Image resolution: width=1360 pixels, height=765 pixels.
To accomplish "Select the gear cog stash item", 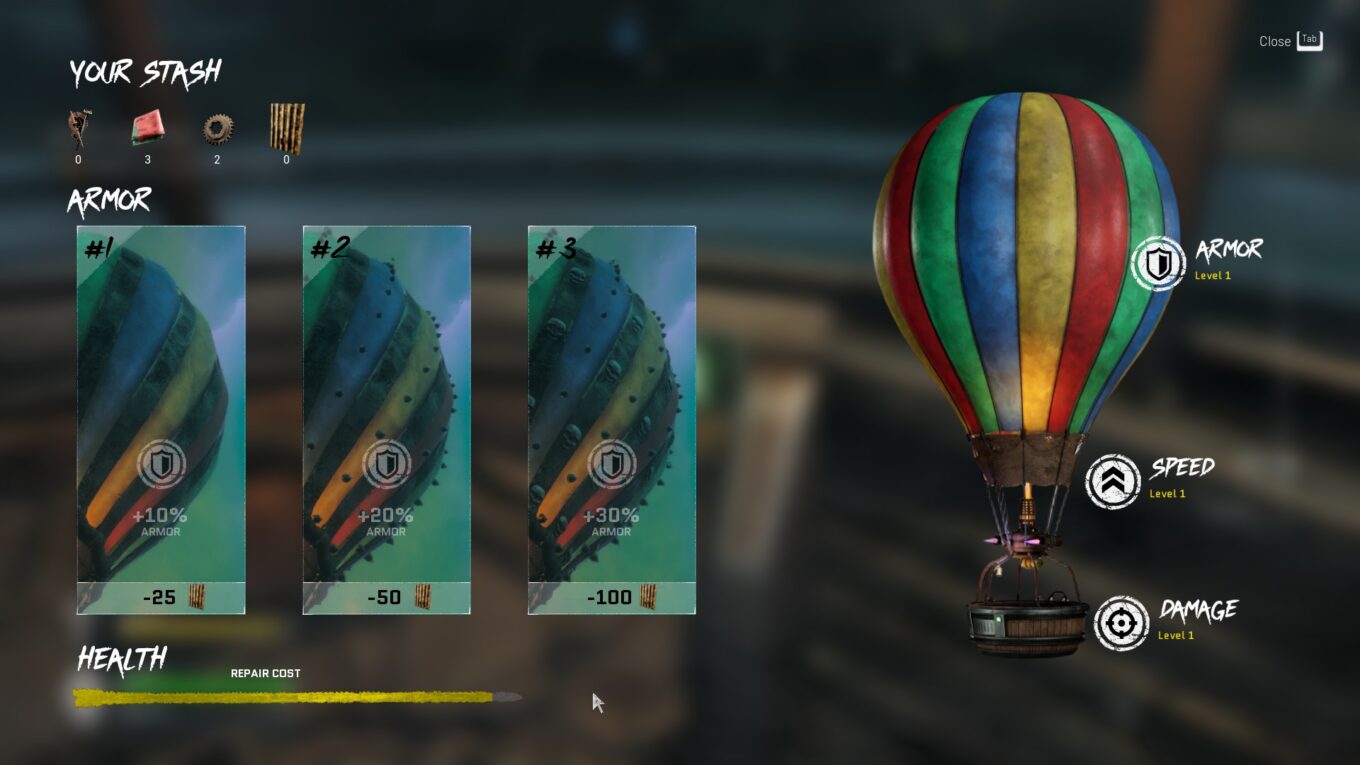I will tap(217, 128).
